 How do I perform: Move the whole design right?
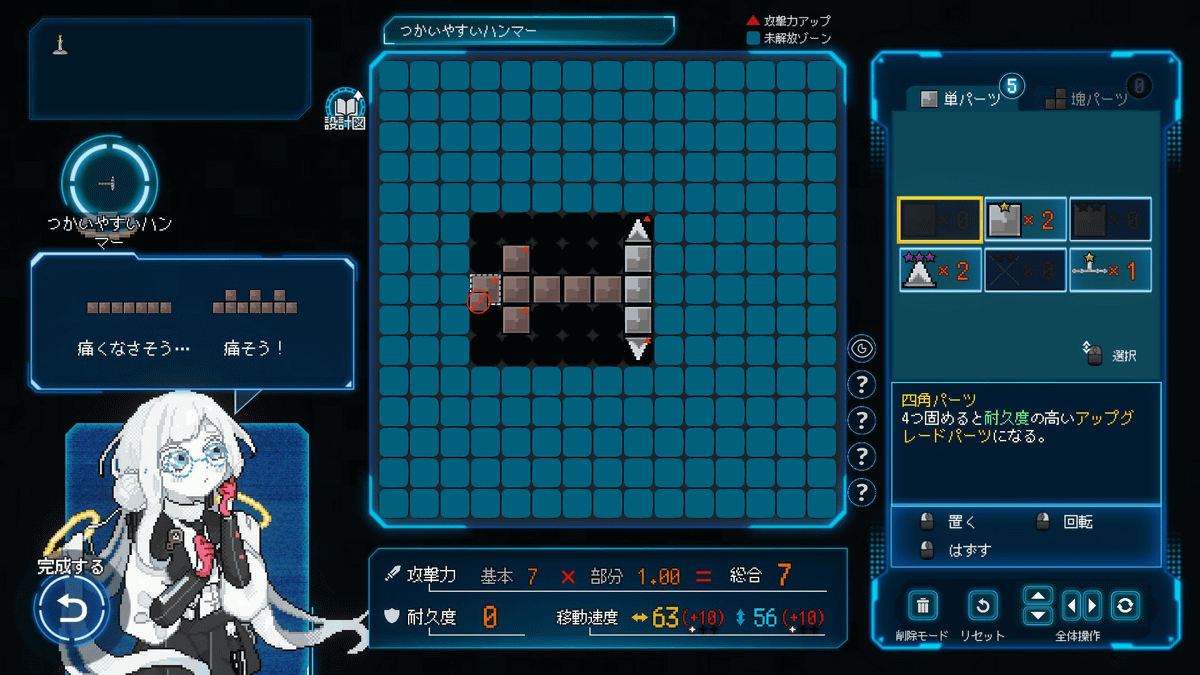[1091, 606]
